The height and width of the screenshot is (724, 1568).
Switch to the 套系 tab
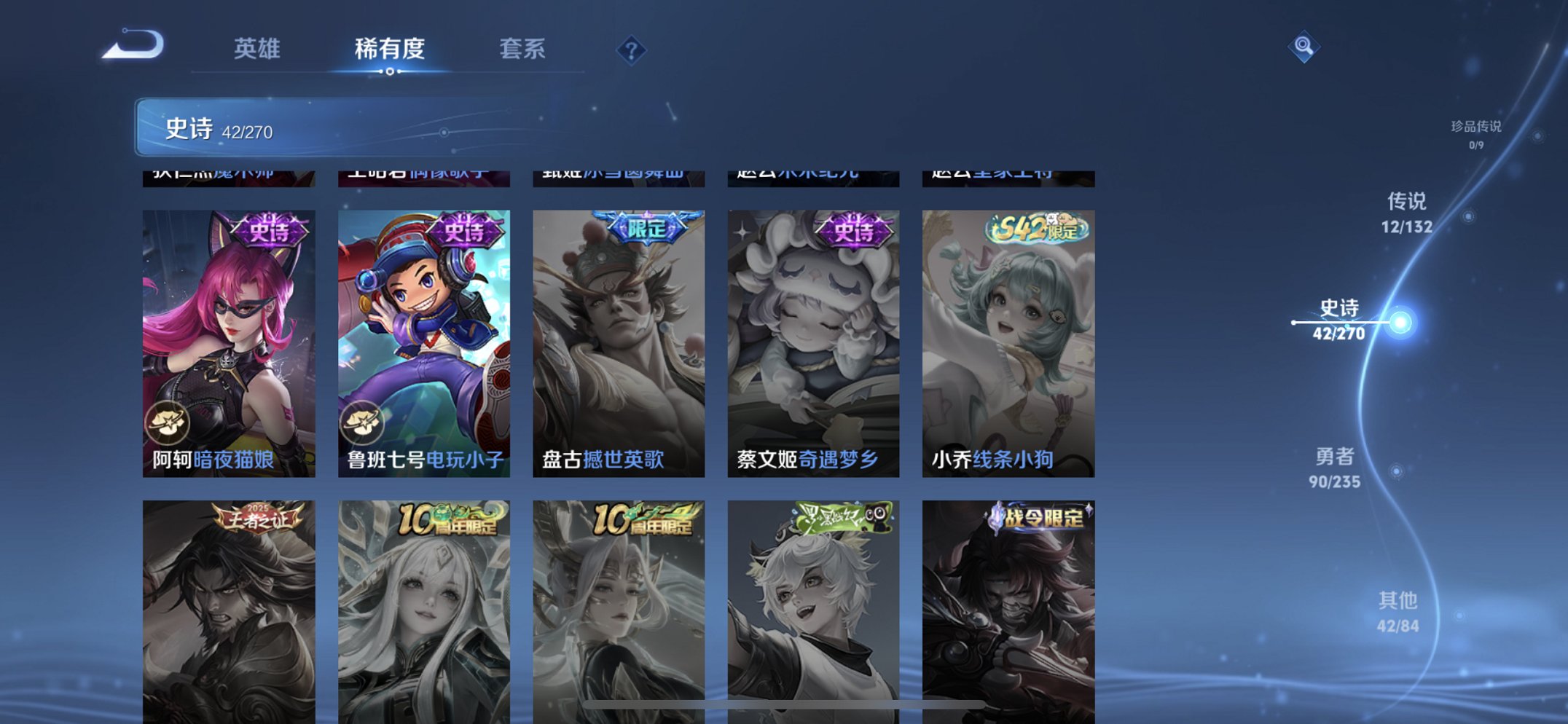525,50
